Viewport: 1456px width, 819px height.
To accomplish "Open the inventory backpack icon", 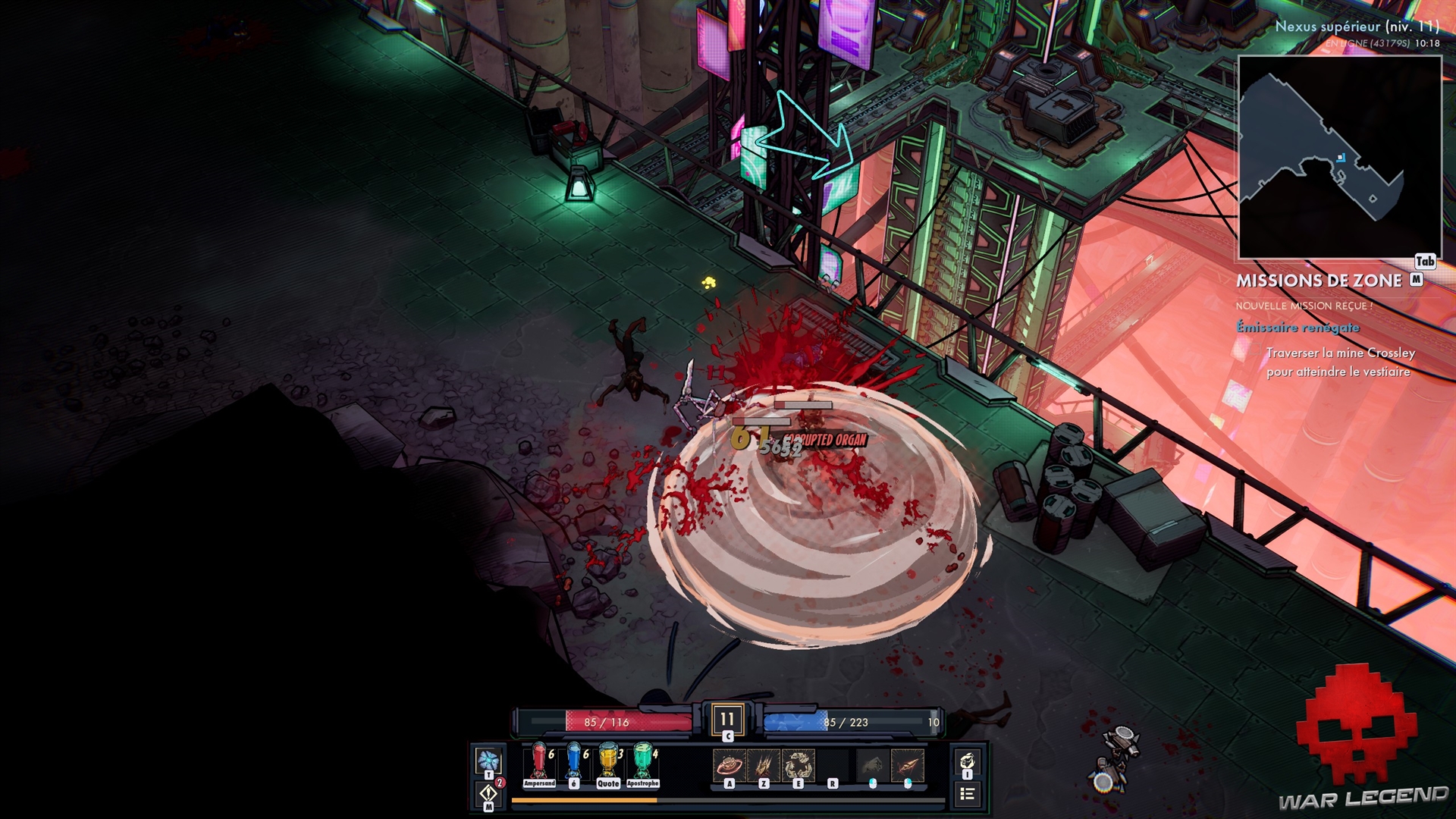I will coord(967,761).
